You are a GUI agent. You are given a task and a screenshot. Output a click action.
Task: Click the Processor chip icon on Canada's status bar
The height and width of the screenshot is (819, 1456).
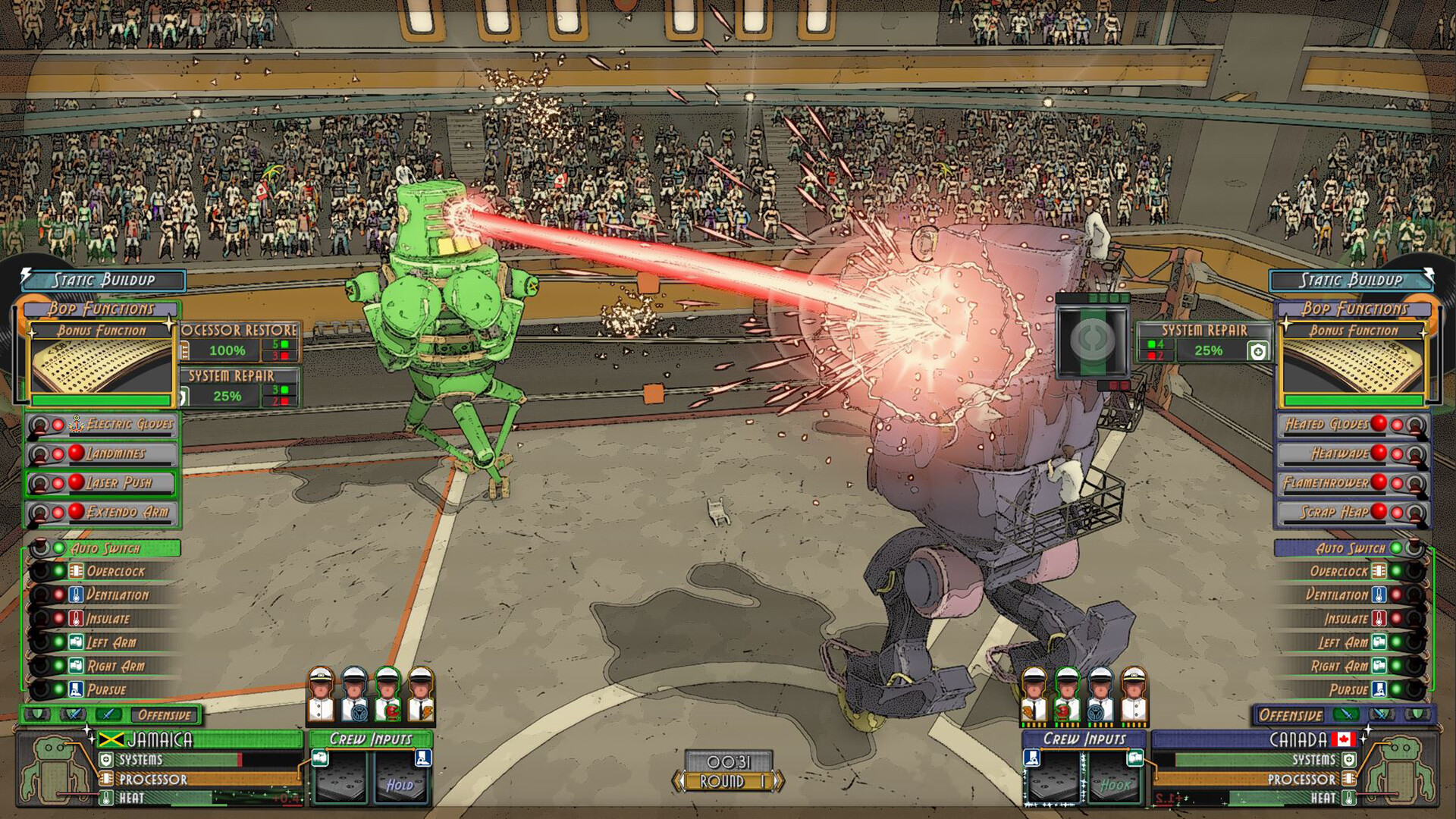point(1349,777)
